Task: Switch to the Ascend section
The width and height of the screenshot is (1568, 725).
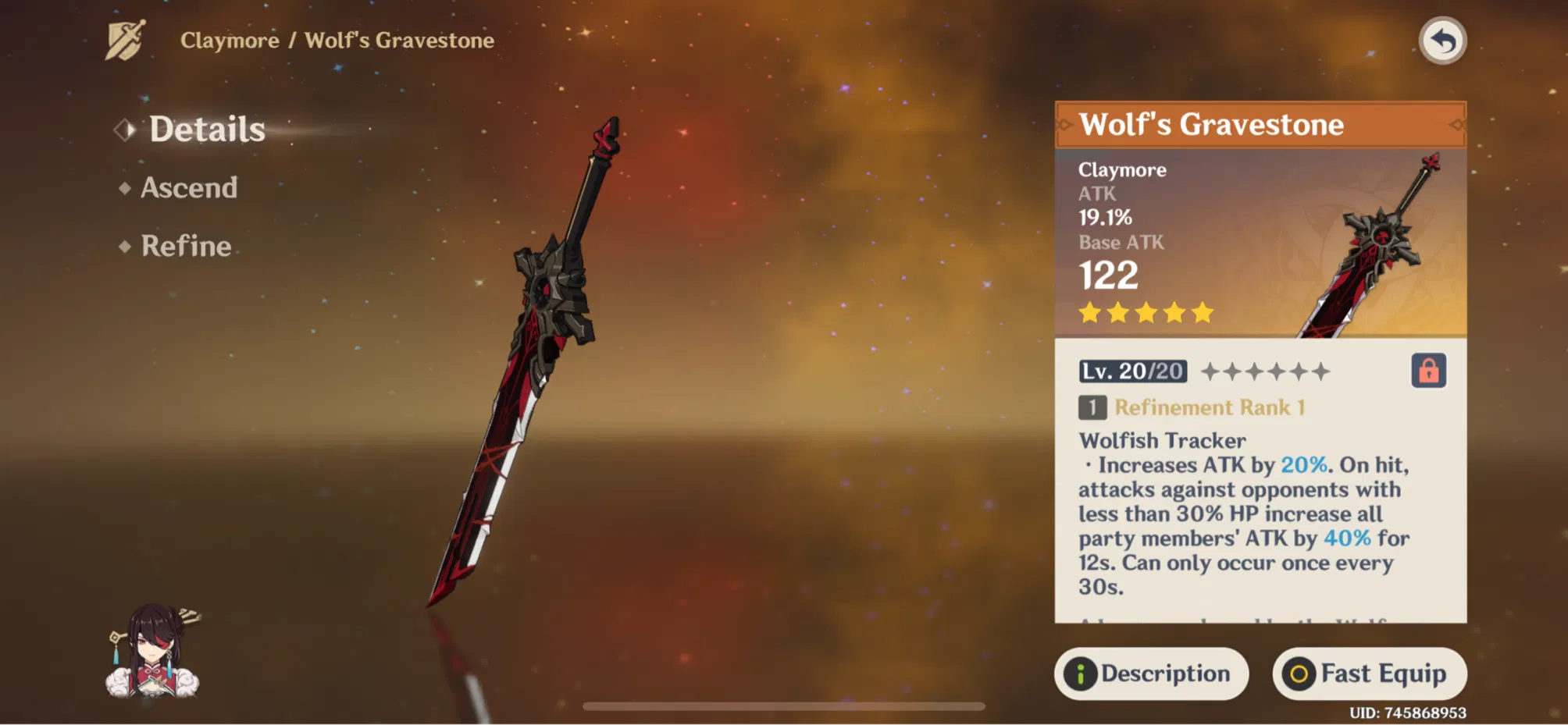Action: coord(187,188)
